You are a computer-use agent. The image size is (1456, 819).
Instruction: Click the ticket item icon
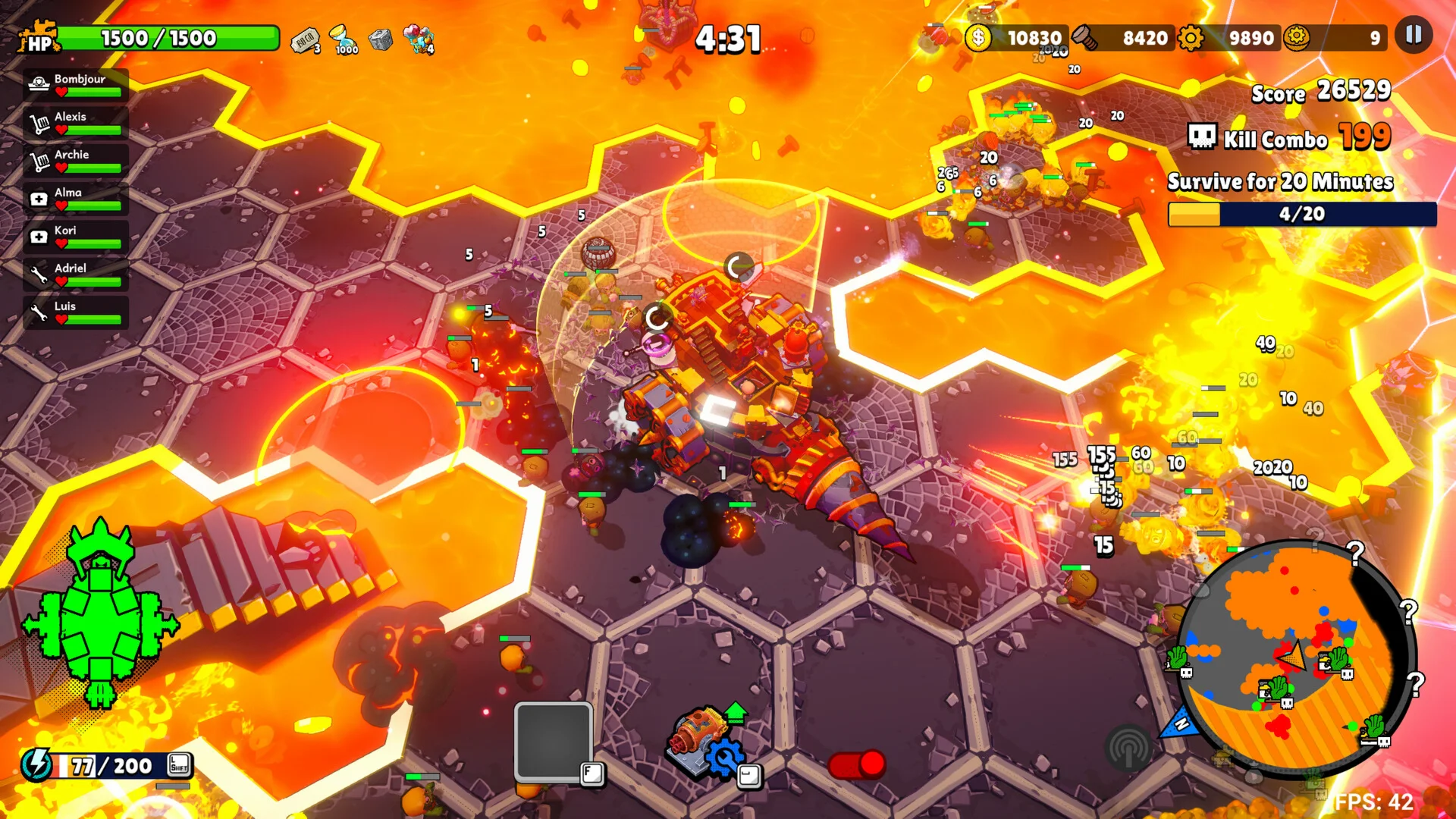306,39
